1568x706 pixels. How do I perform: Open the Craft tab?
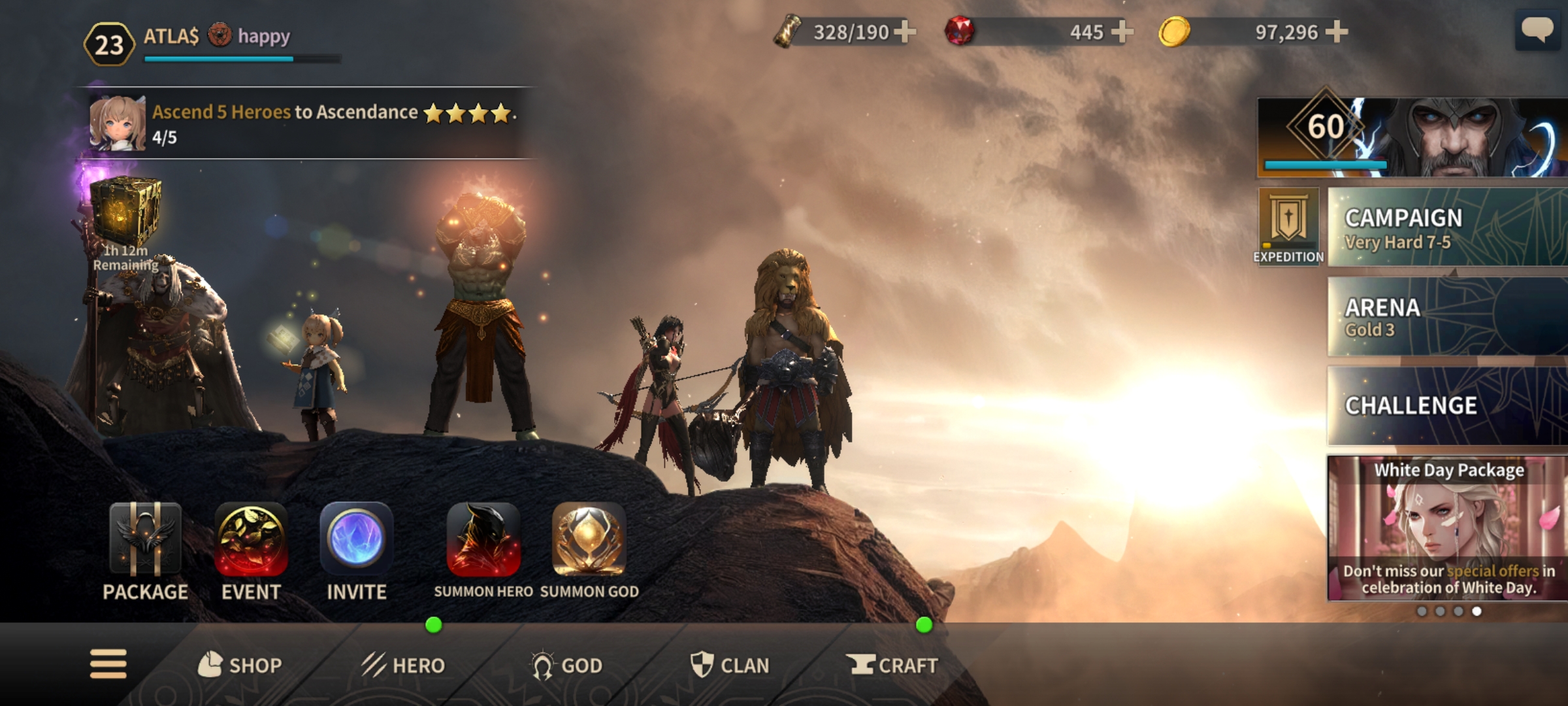point(892,665)
